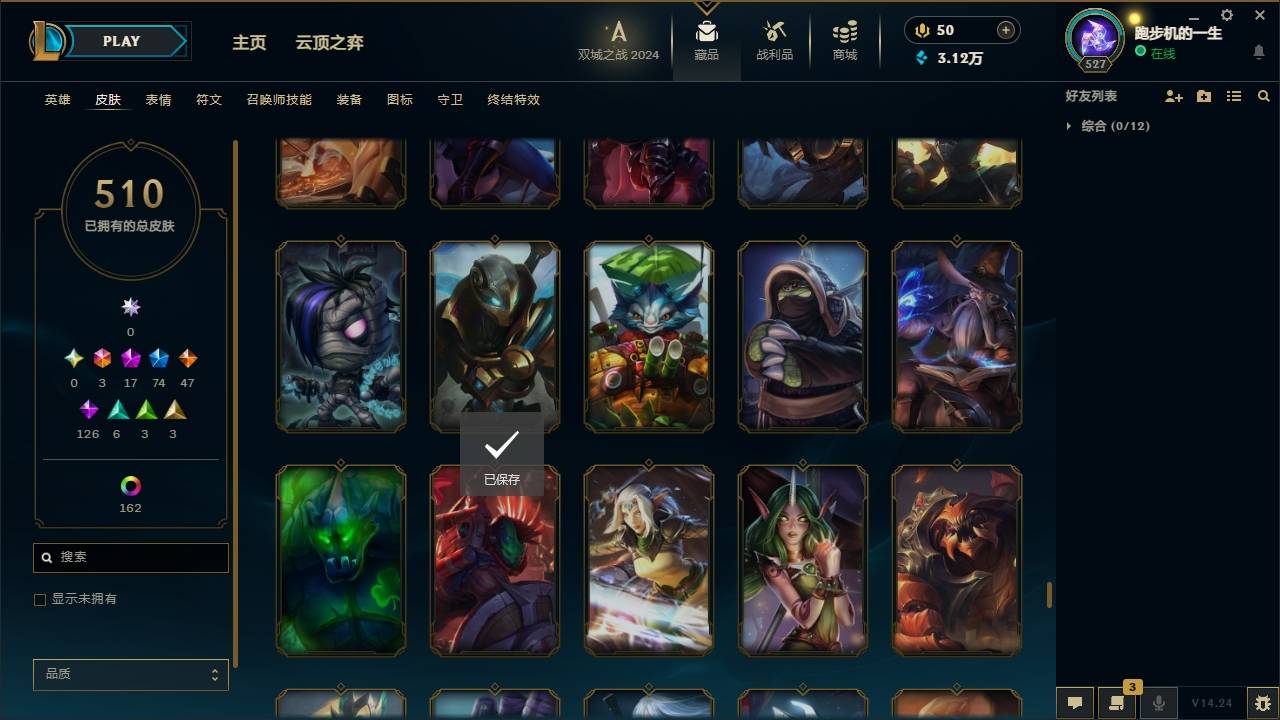Switch friend list view layout toggle
The height and width of the screenshot is (720, 1280).
[x=1234, y=96]
